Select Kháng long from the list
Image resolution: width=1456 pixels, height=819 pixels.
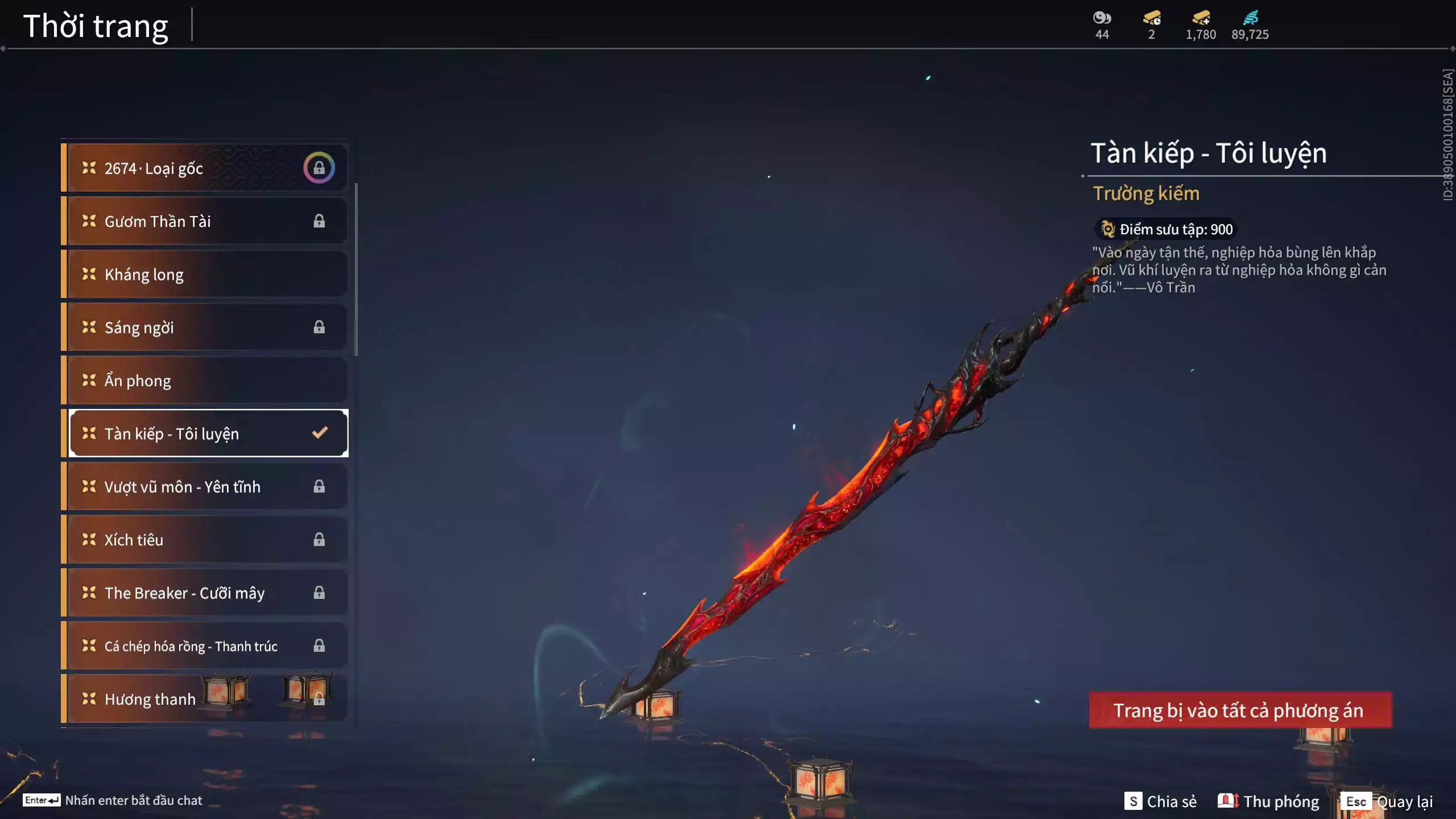point(205,274)
